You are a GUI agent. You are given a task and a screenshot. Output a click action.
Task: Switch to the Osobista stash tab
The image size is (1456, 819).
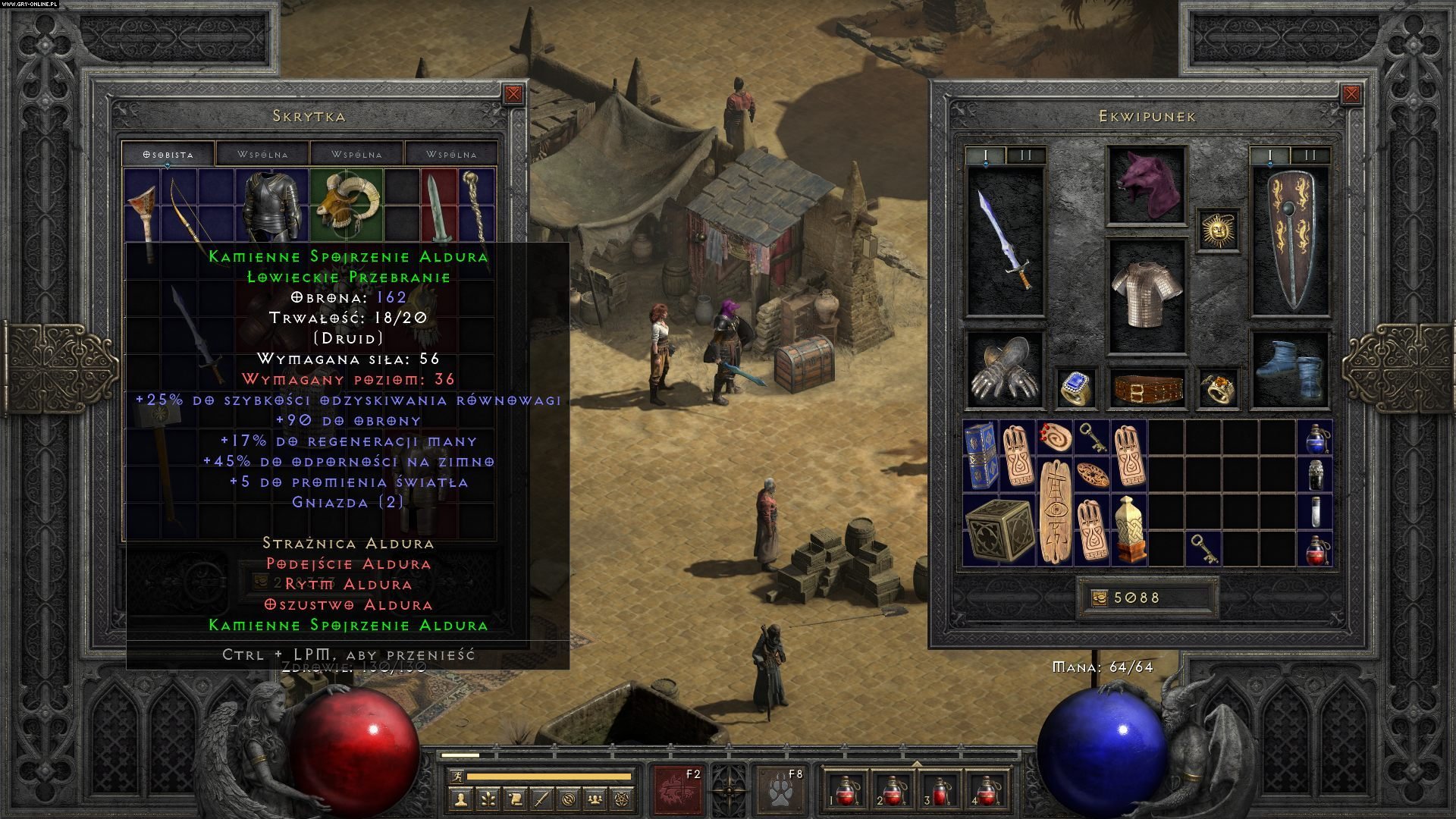tap(168, 154)
